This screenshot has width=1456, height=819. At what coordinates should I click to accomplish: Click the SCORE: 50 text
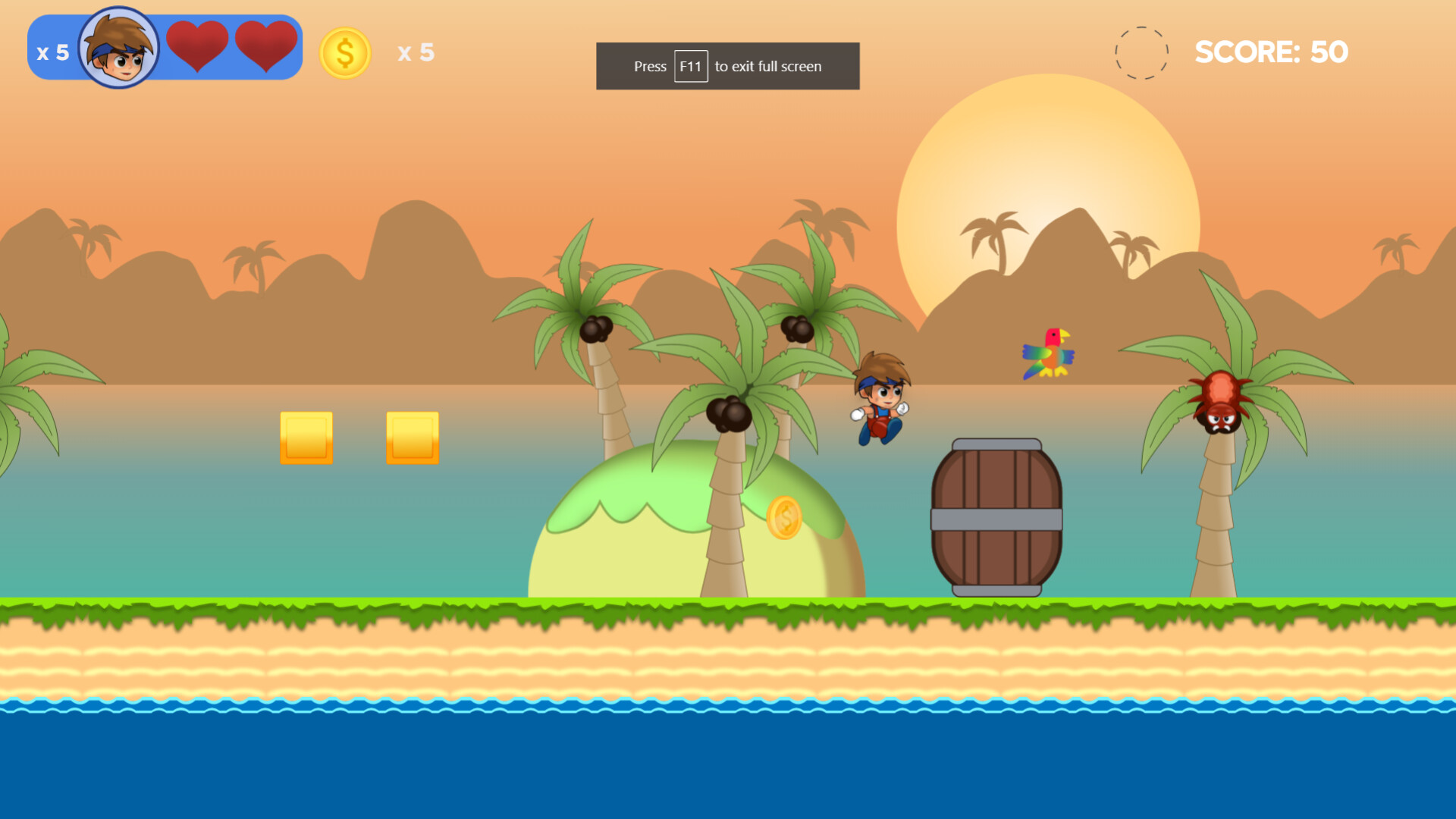click(x=1272, y=52)
